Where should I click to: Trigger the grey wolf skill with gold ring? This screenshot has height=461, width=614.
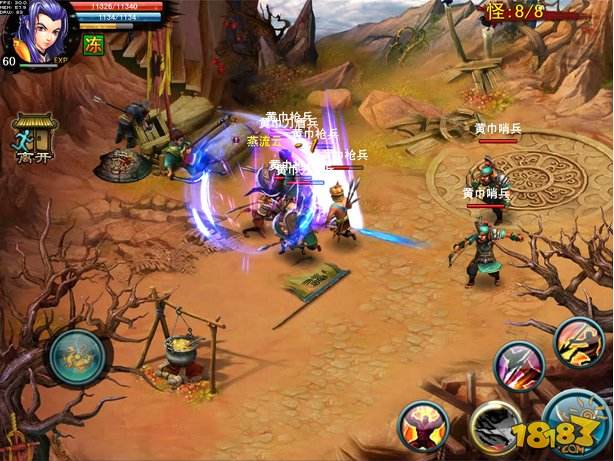[495, 425]
